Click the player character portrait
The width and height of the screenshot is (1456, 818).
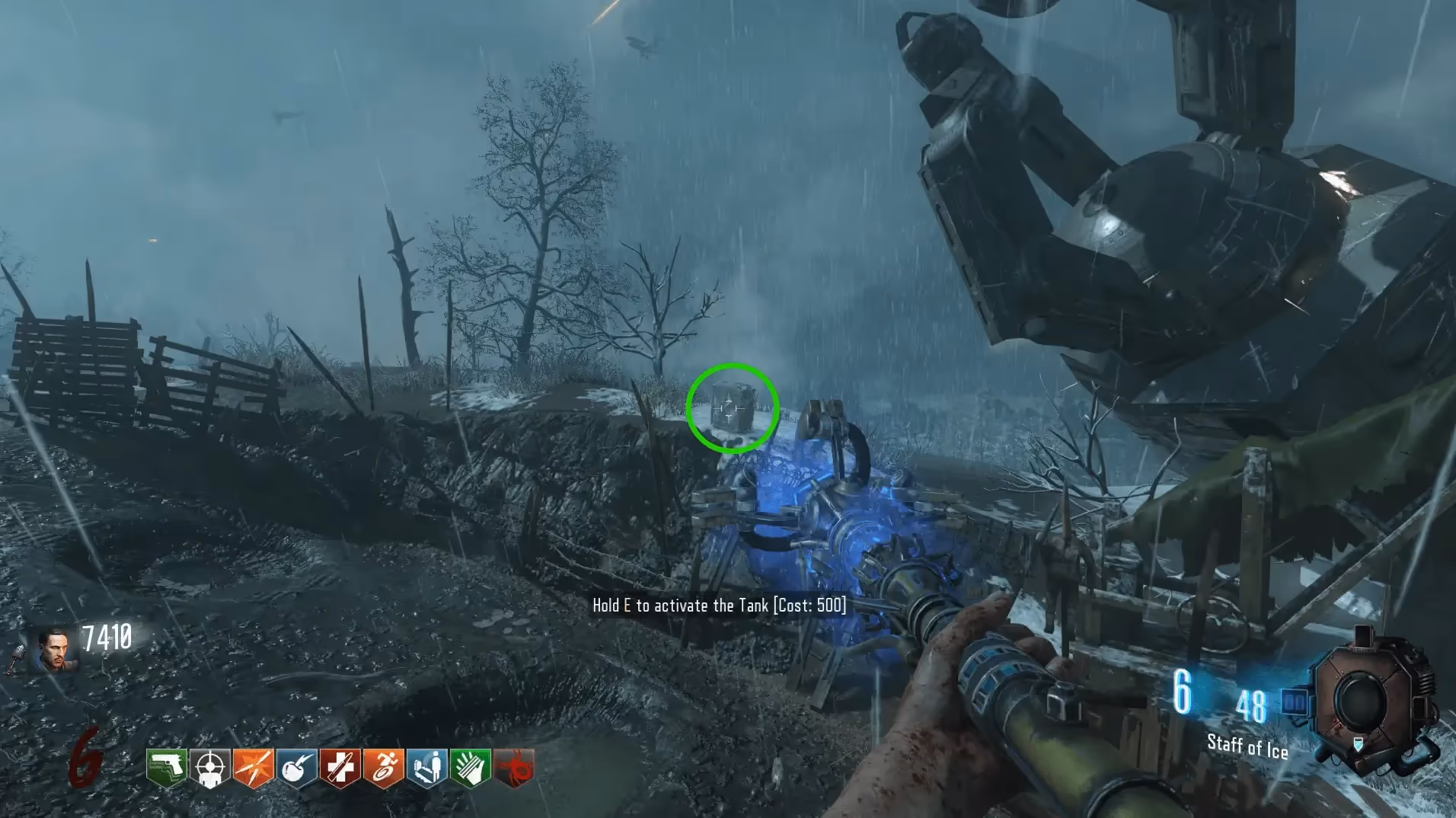[x=55, y=650]
